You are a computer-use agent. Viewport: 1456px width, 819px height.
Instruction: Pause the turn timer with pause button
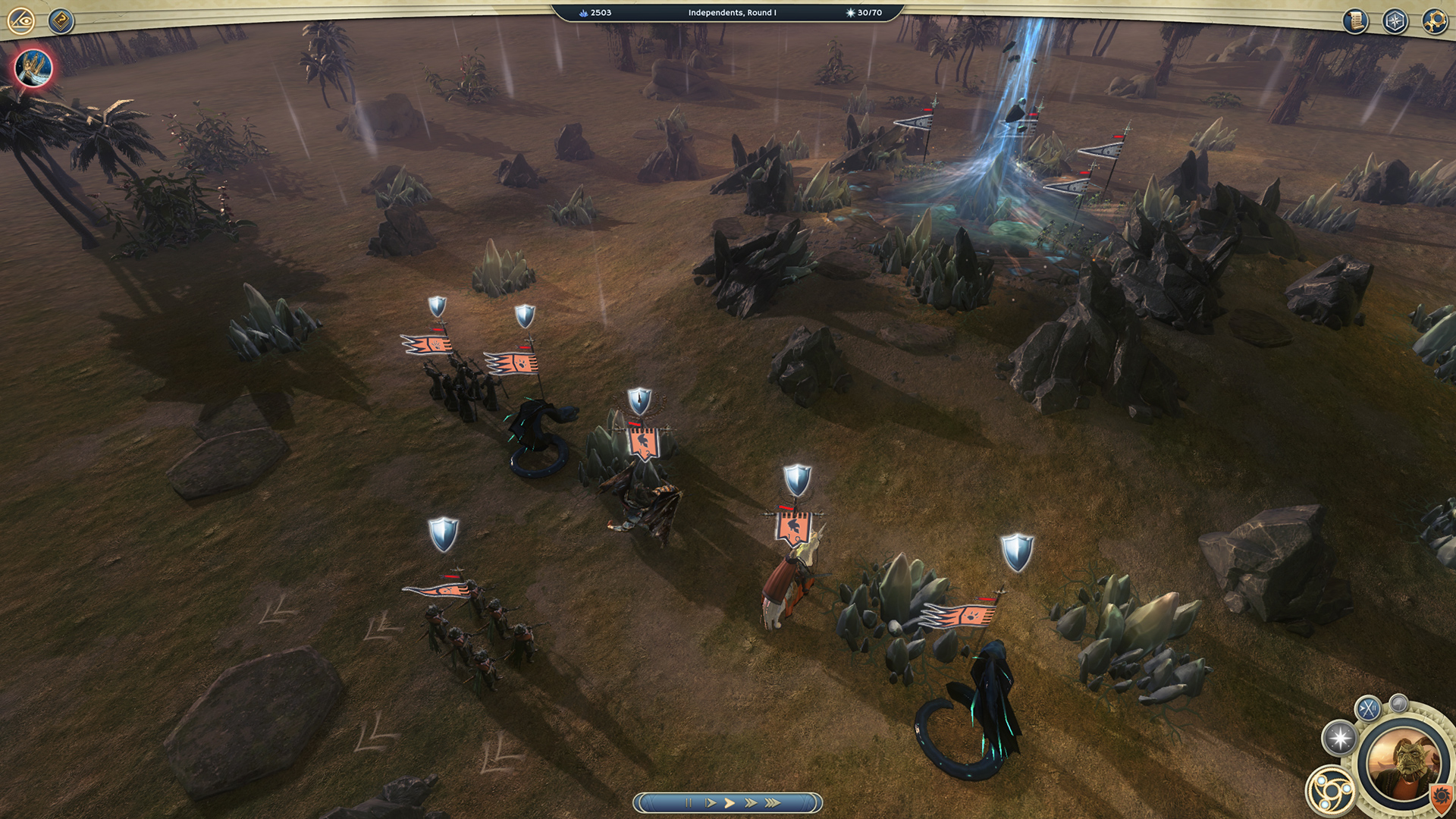[x=689, y=801]
